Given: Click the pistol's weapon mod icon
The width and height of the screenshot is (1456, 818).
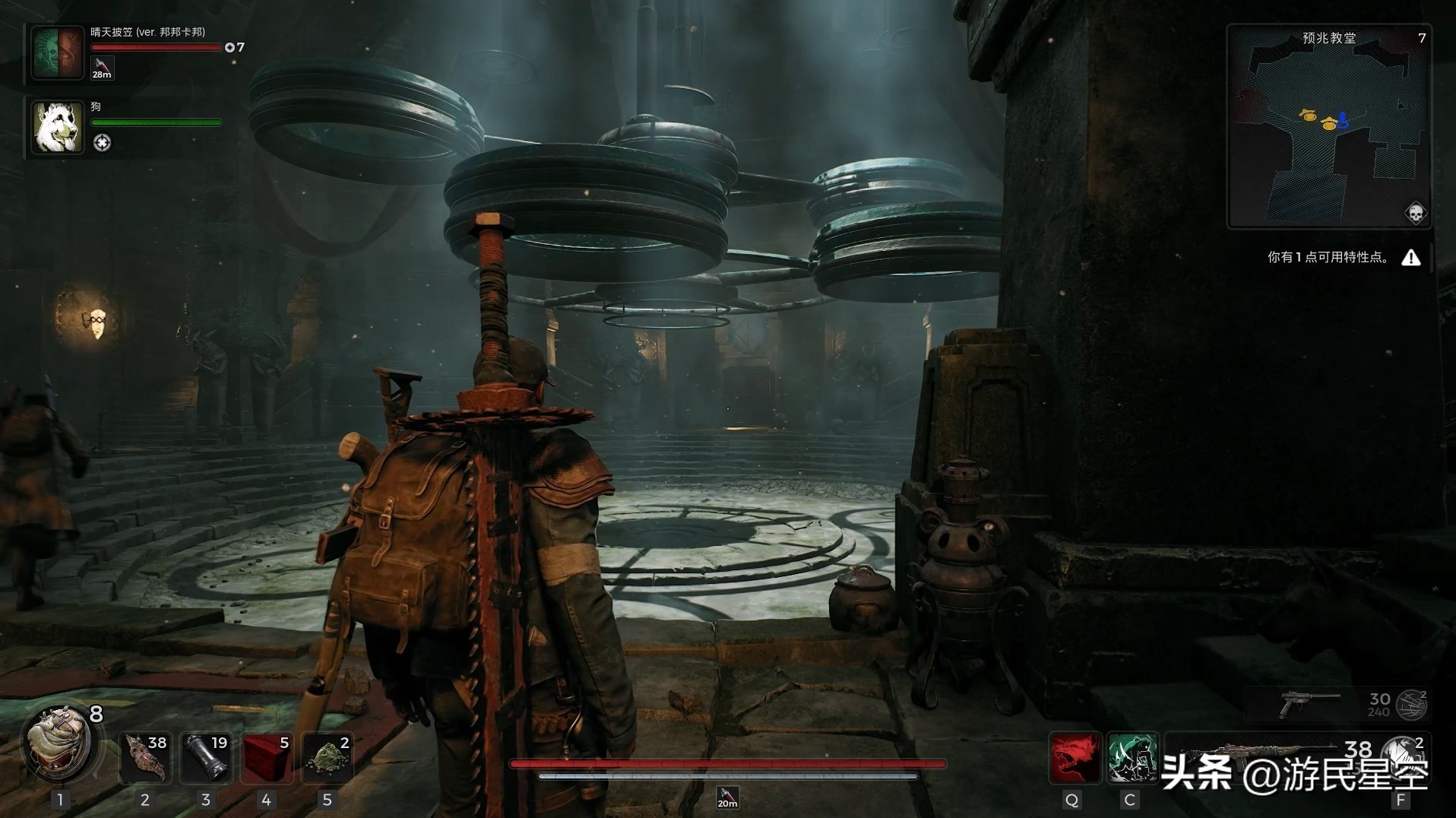Looking at the screenshot, I should tap(1413, 705).
